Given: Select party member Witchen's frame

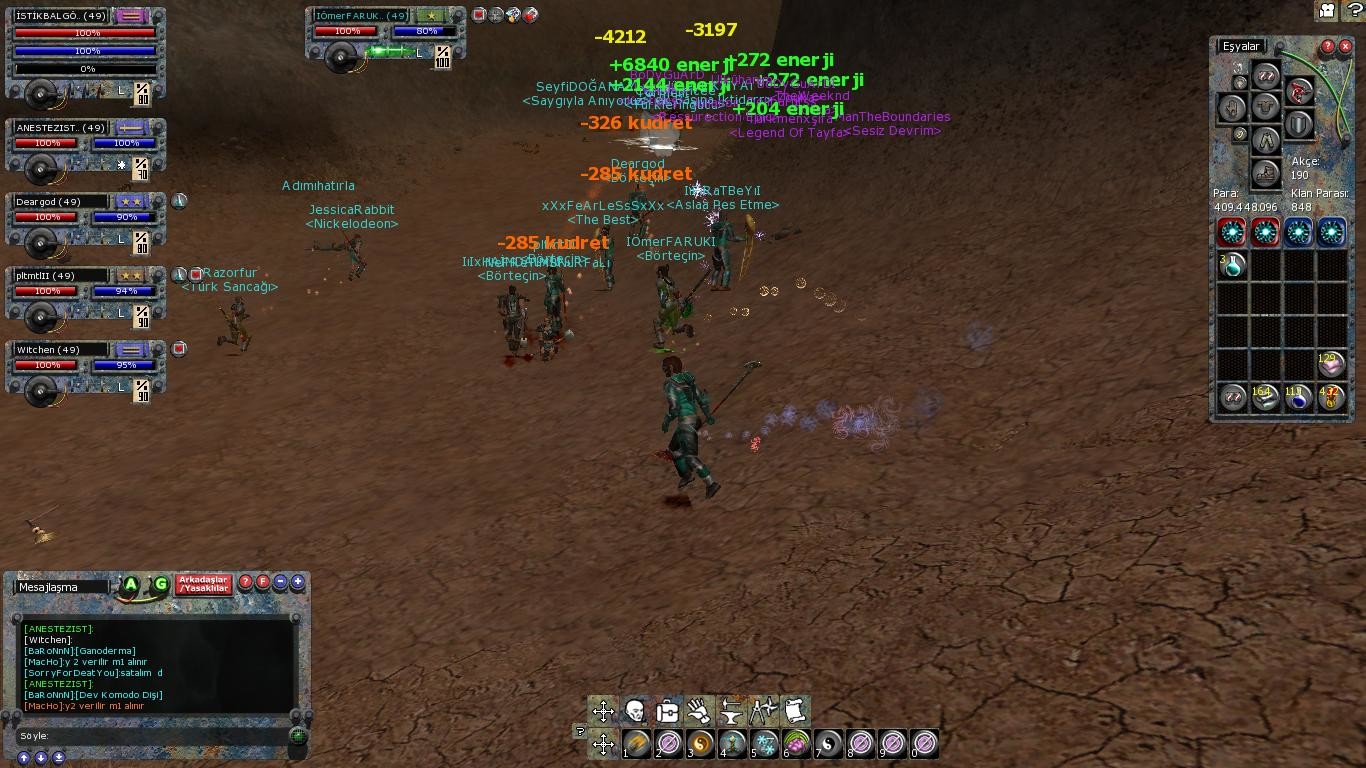Looking at the screenshot, I should coord(86,366).
